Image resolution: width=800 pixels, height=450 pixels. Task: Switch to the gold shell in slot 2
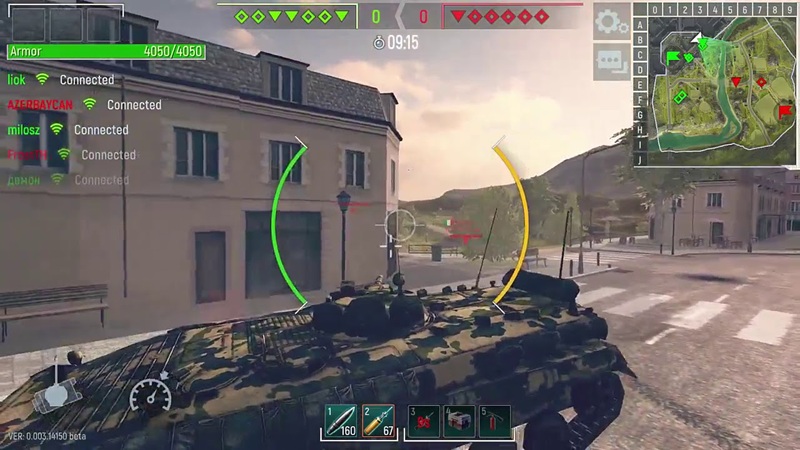point(379,421)
